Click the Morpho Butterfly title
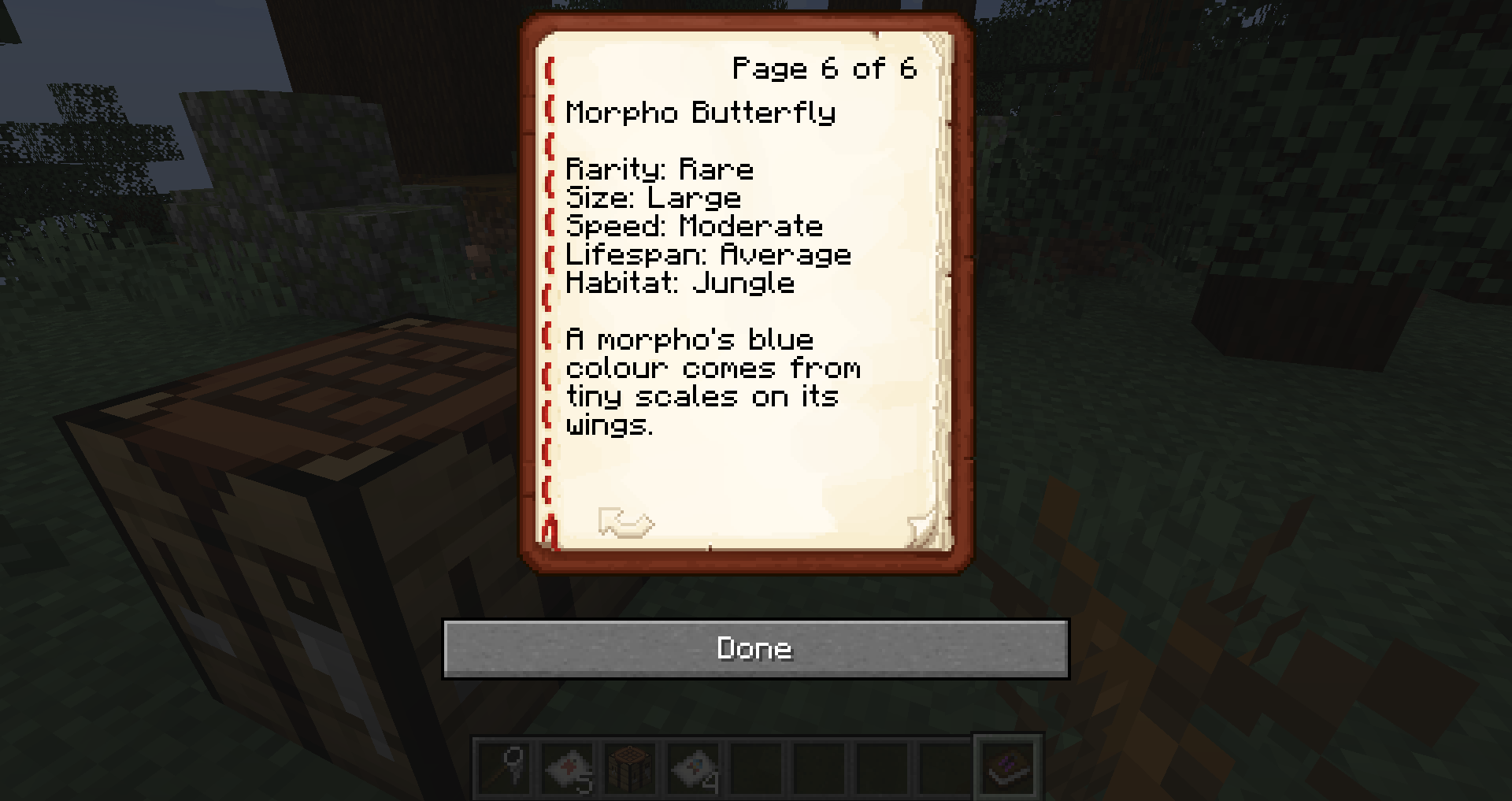1512x801 pixels. pyautogui.click(x=701, y=112)
